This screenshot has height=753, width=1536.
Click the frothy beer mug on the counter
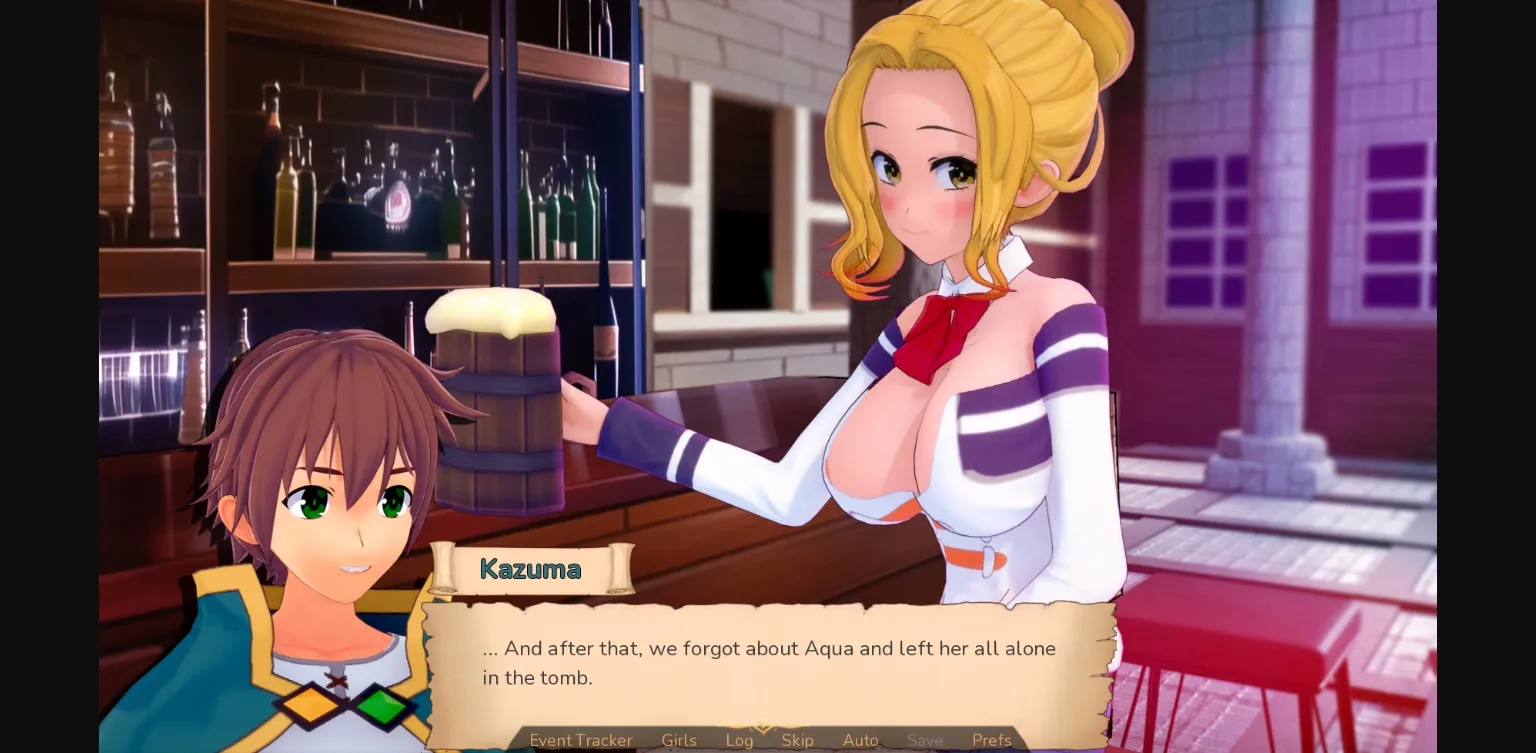click(495, 400)
